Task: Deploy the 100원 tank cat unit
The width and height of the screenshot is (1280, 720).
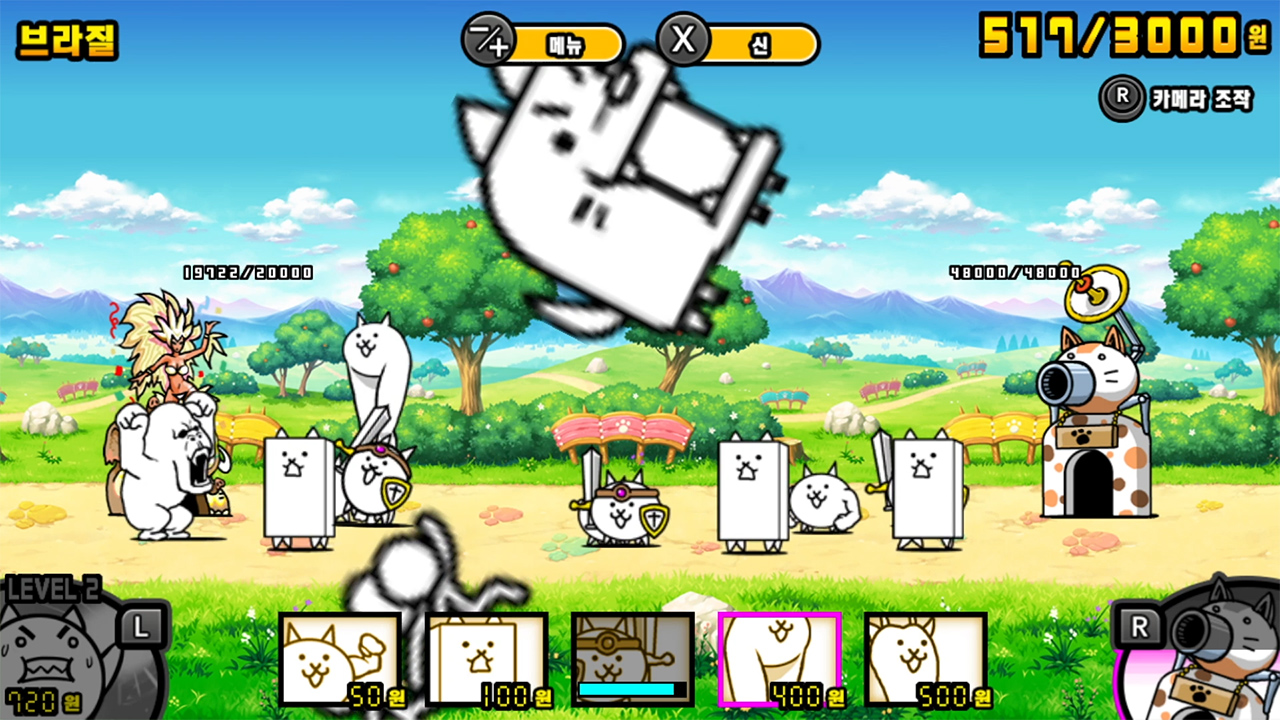Action: pos(487,659)
